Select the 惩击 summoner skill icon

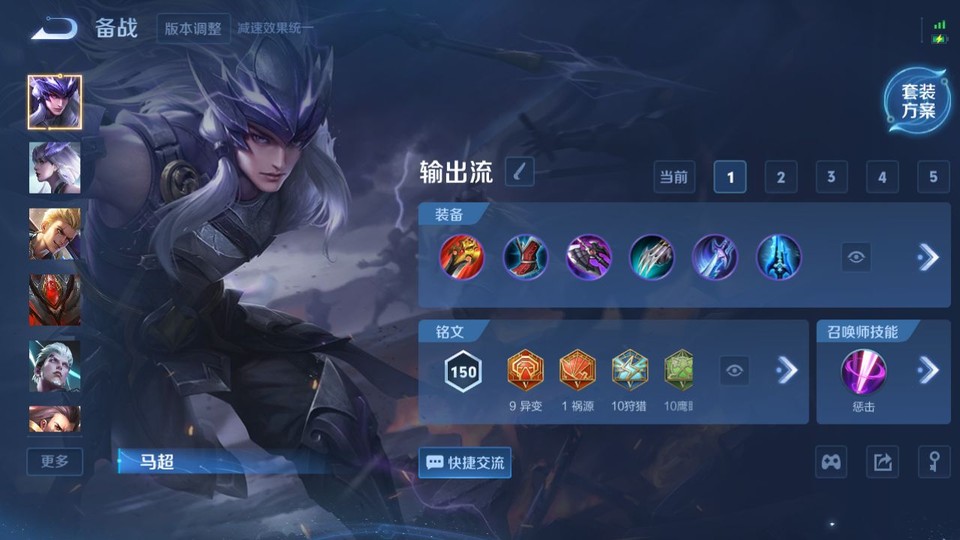pyautogui.click(x=862, y=371)
